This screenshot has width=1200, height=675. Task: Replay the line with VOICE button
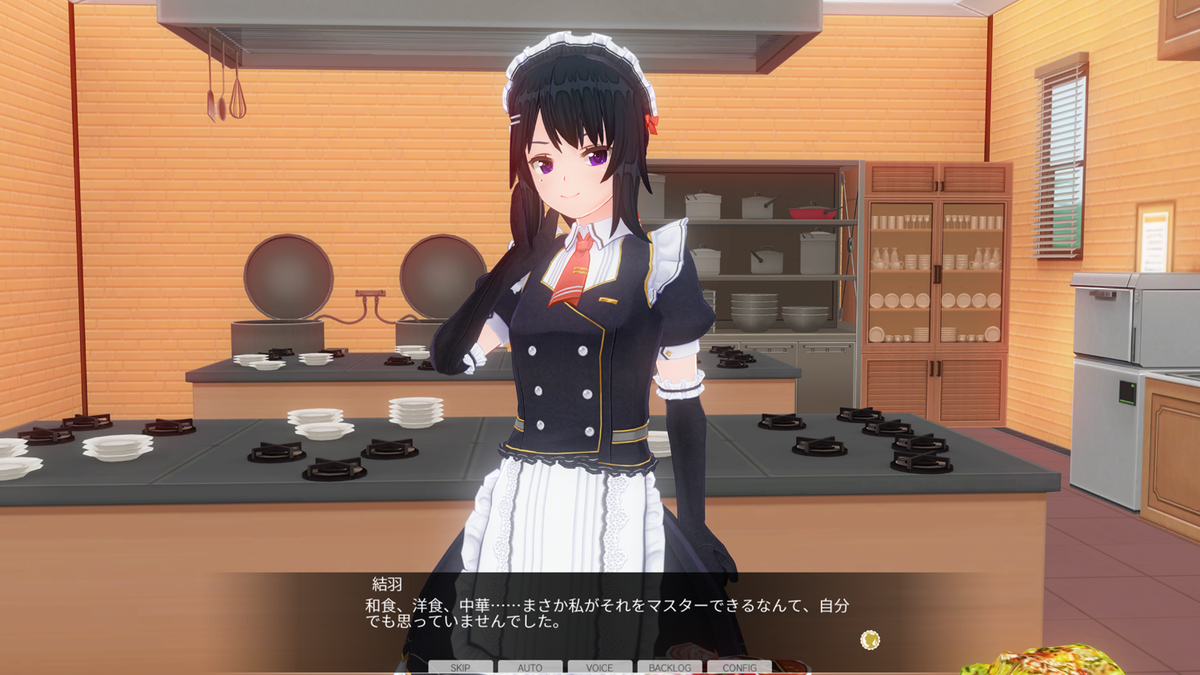[600, 667]
